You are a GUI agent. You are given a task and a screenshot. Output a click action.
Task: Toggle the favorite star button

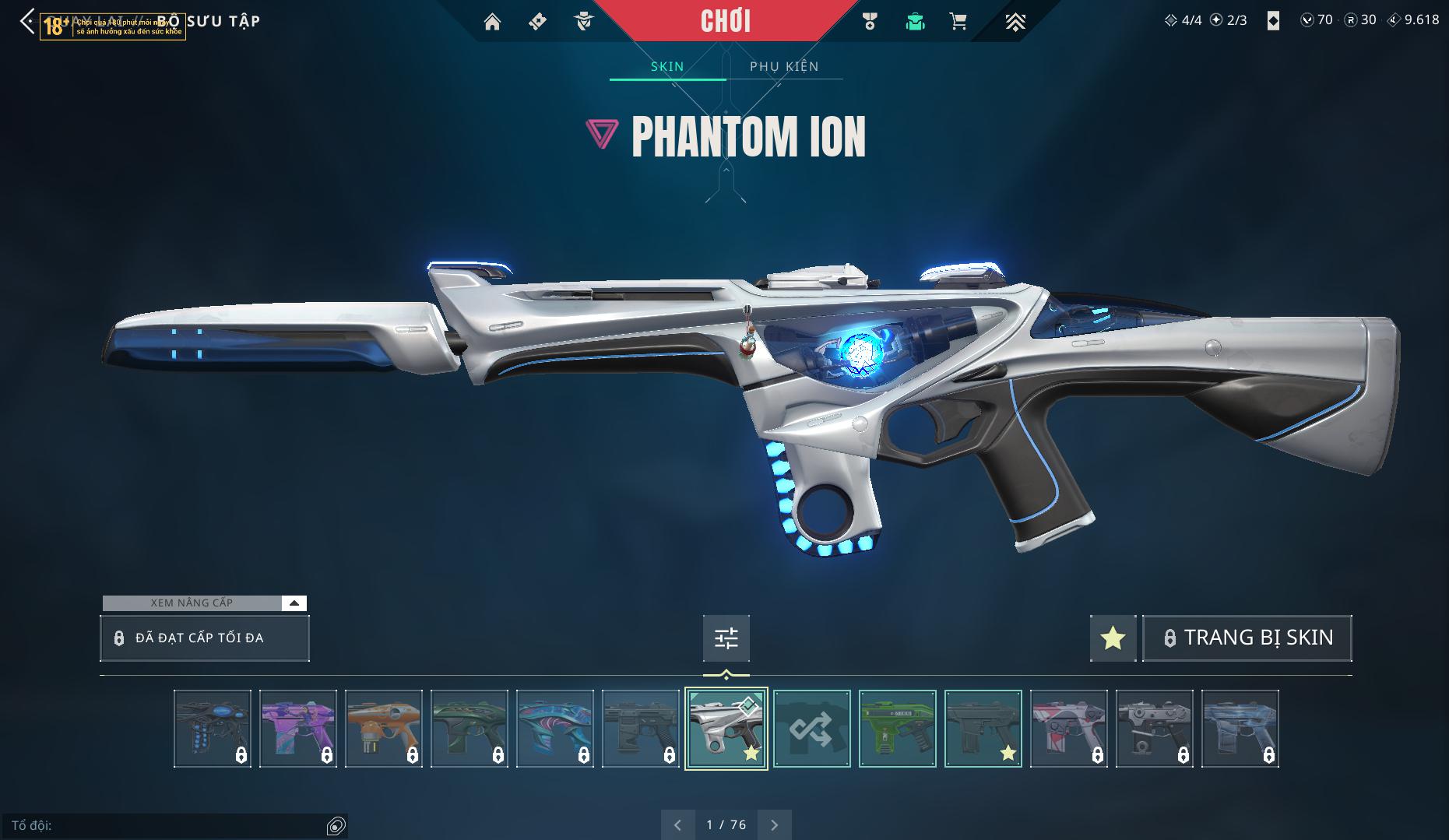coord(1113,638)
